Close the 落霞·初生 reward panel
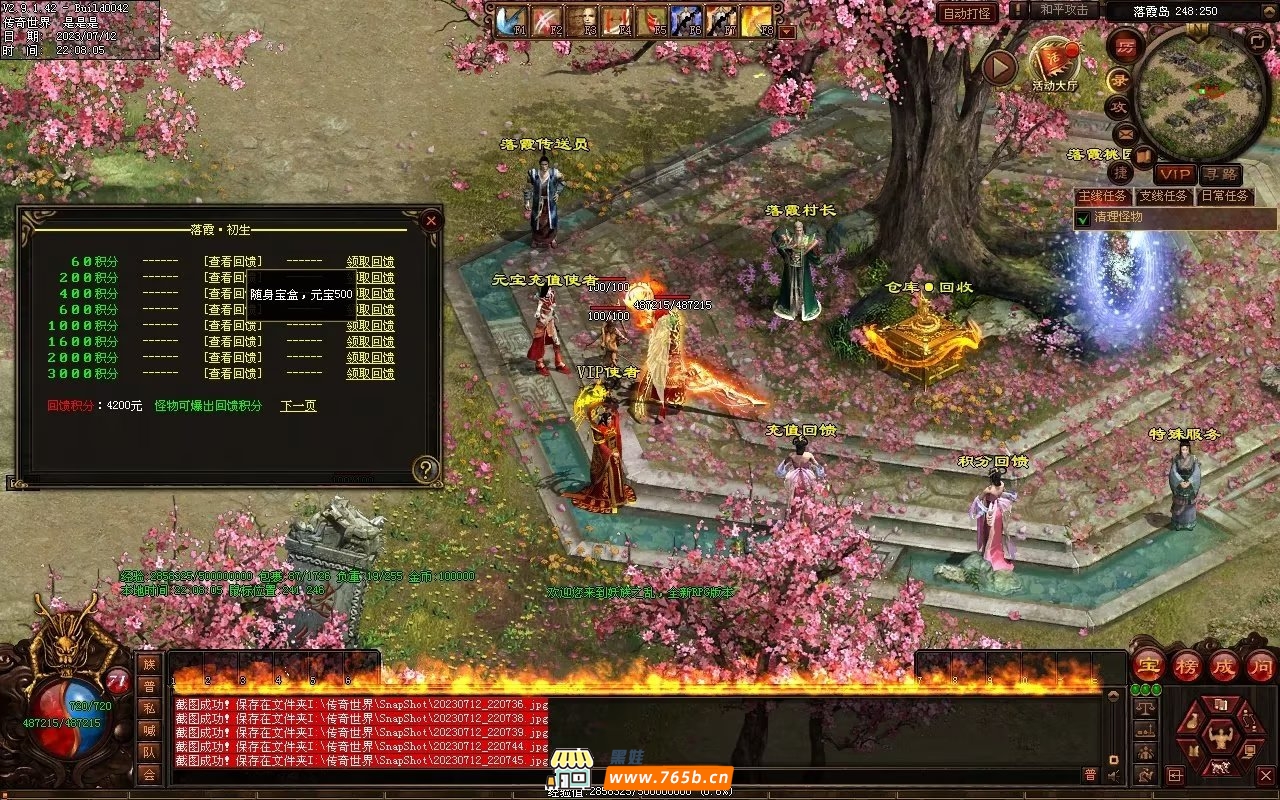Screen dimensions: 1280x800 click(431, 220)
